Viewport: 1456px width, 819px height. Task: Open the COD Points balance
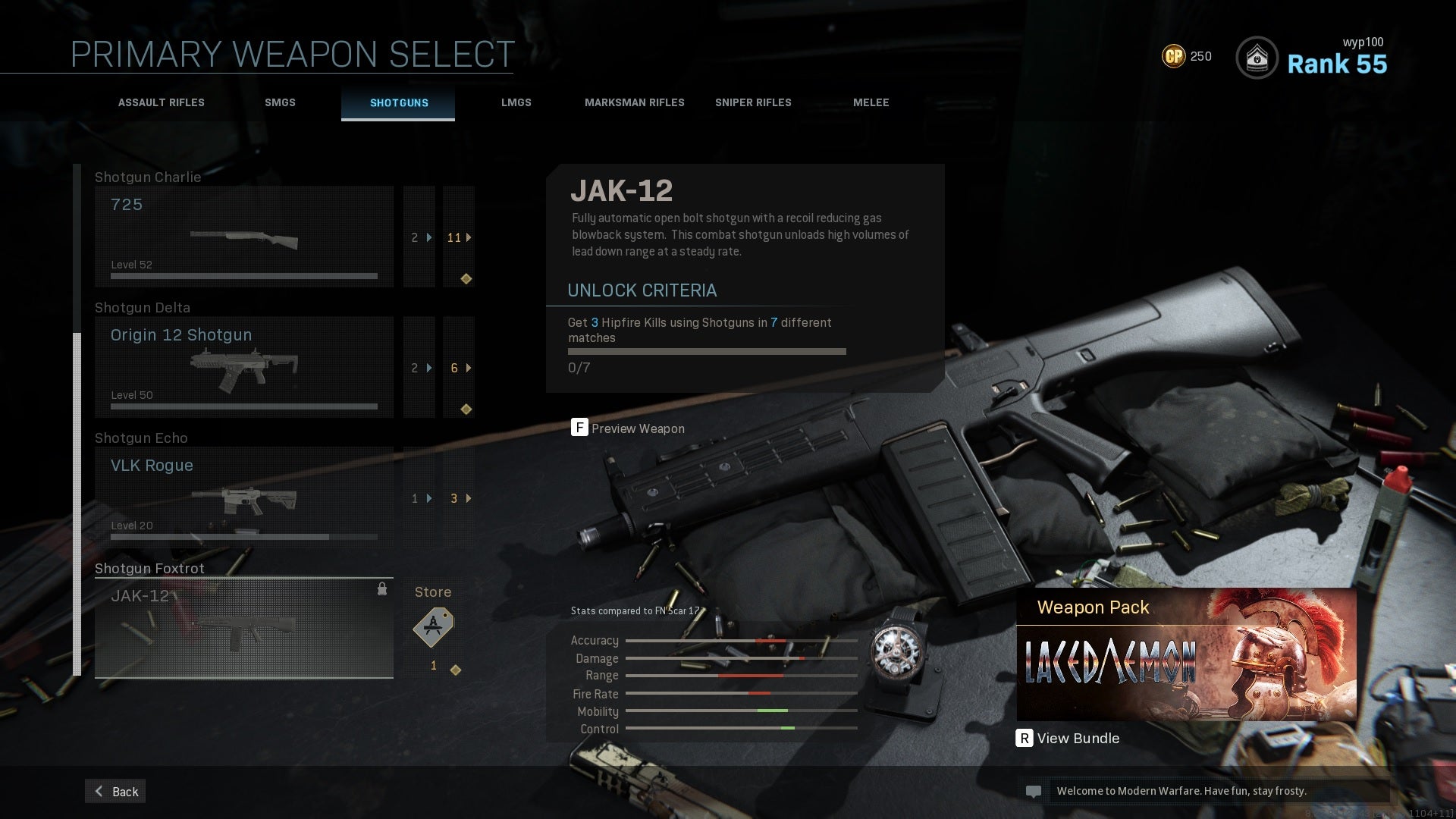1187,56
